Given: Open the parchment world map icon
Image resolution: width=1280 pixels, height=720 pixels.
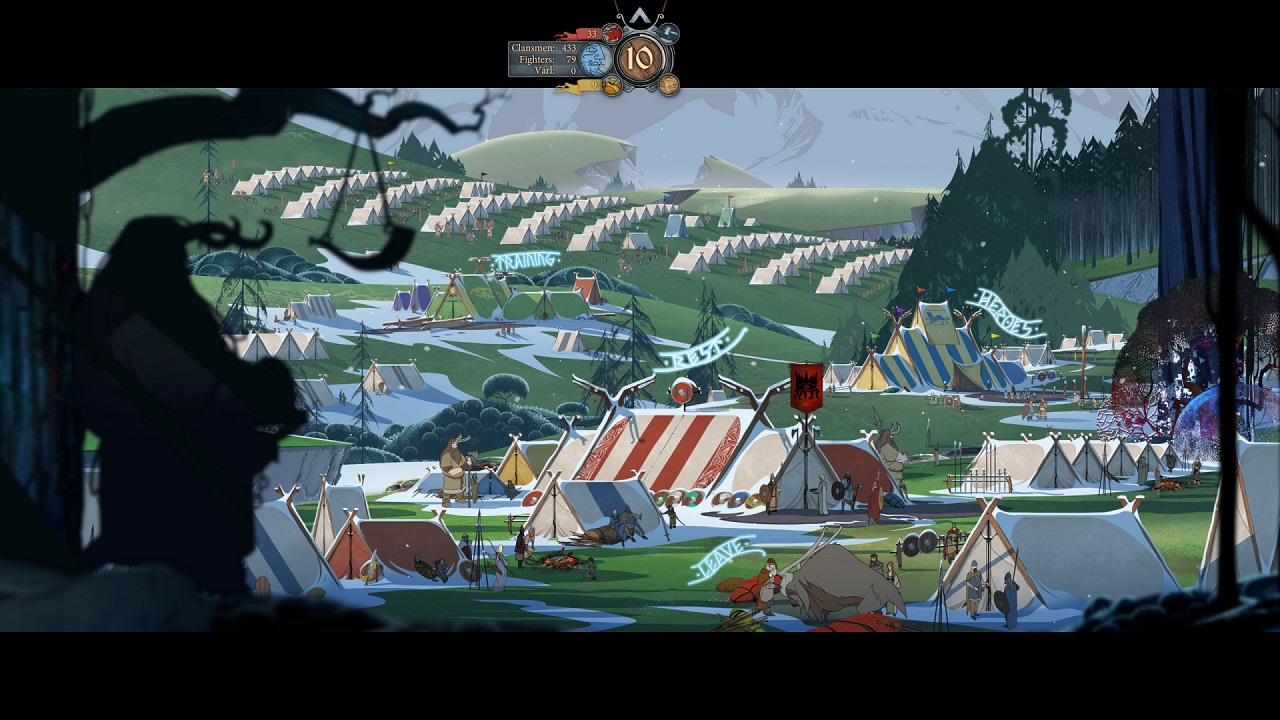Looking at the screenshot, I should [669, 85].
